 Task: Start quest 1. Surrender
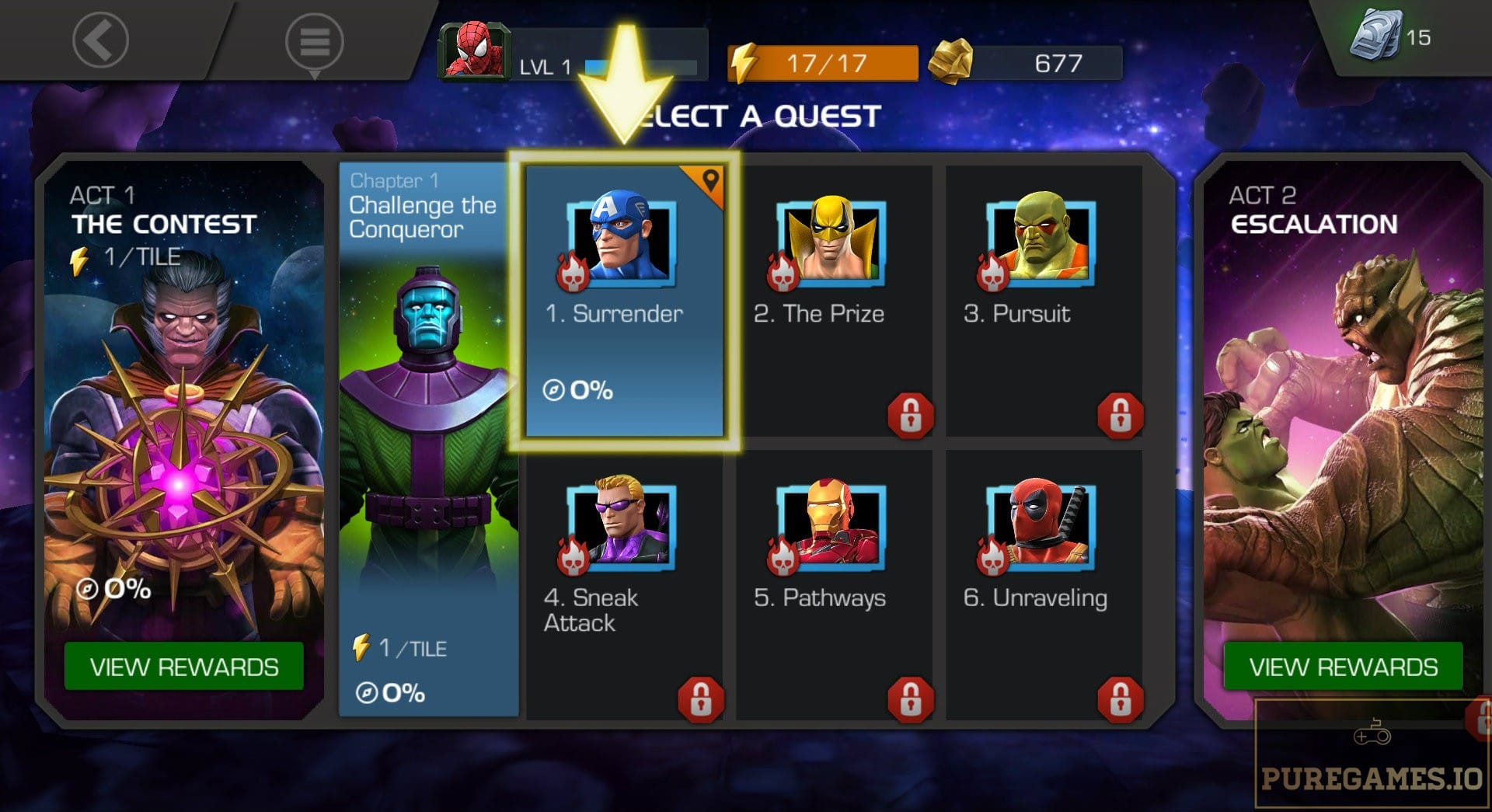tap(624, 301)
